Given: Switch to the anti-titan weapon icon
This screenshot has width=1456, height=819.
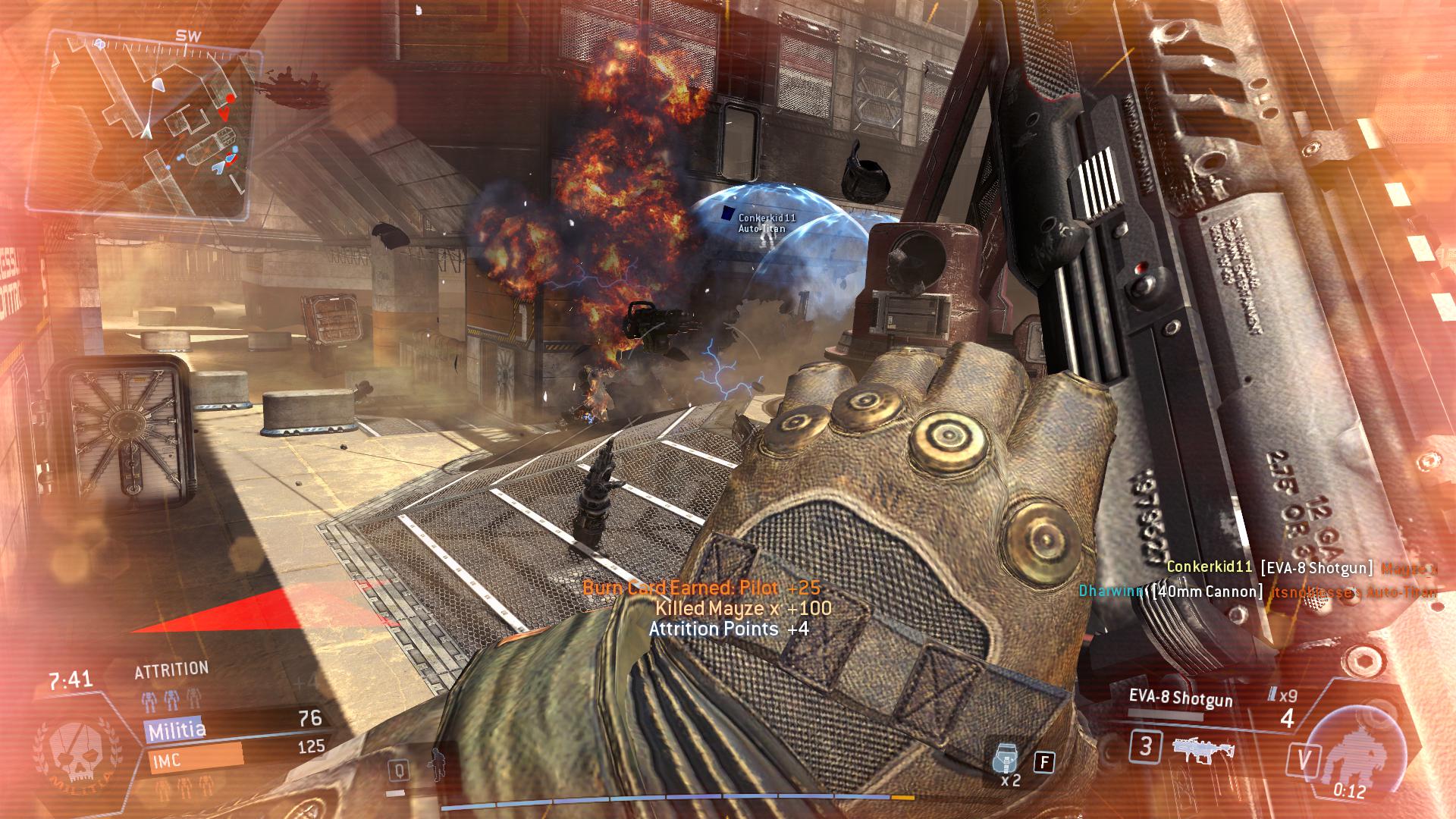Looking at the screenshot, I should (1203, 748).
